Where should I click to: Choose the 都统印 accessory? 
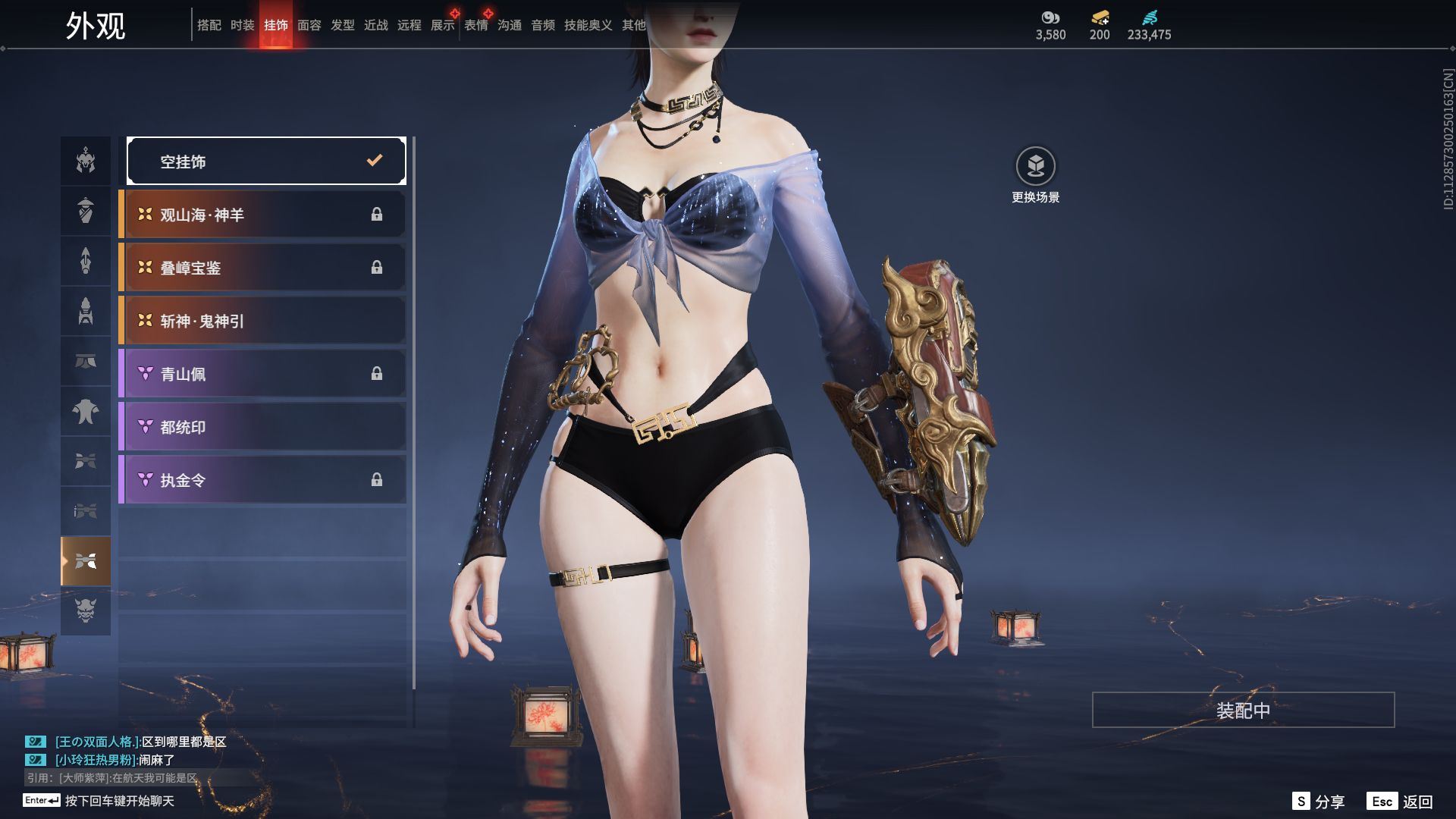pyautogui.click(x=262, y=427)
